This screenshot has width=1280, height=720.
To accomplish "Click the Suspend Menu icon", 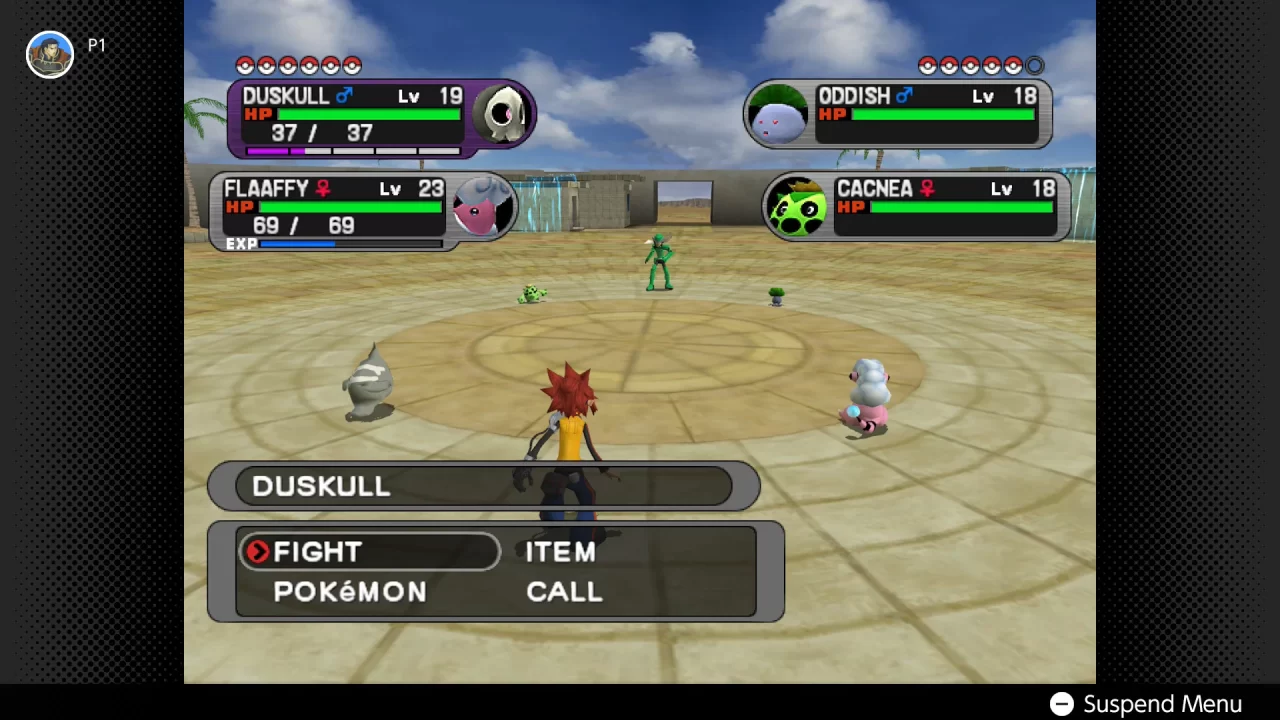I will (1061, 704).
